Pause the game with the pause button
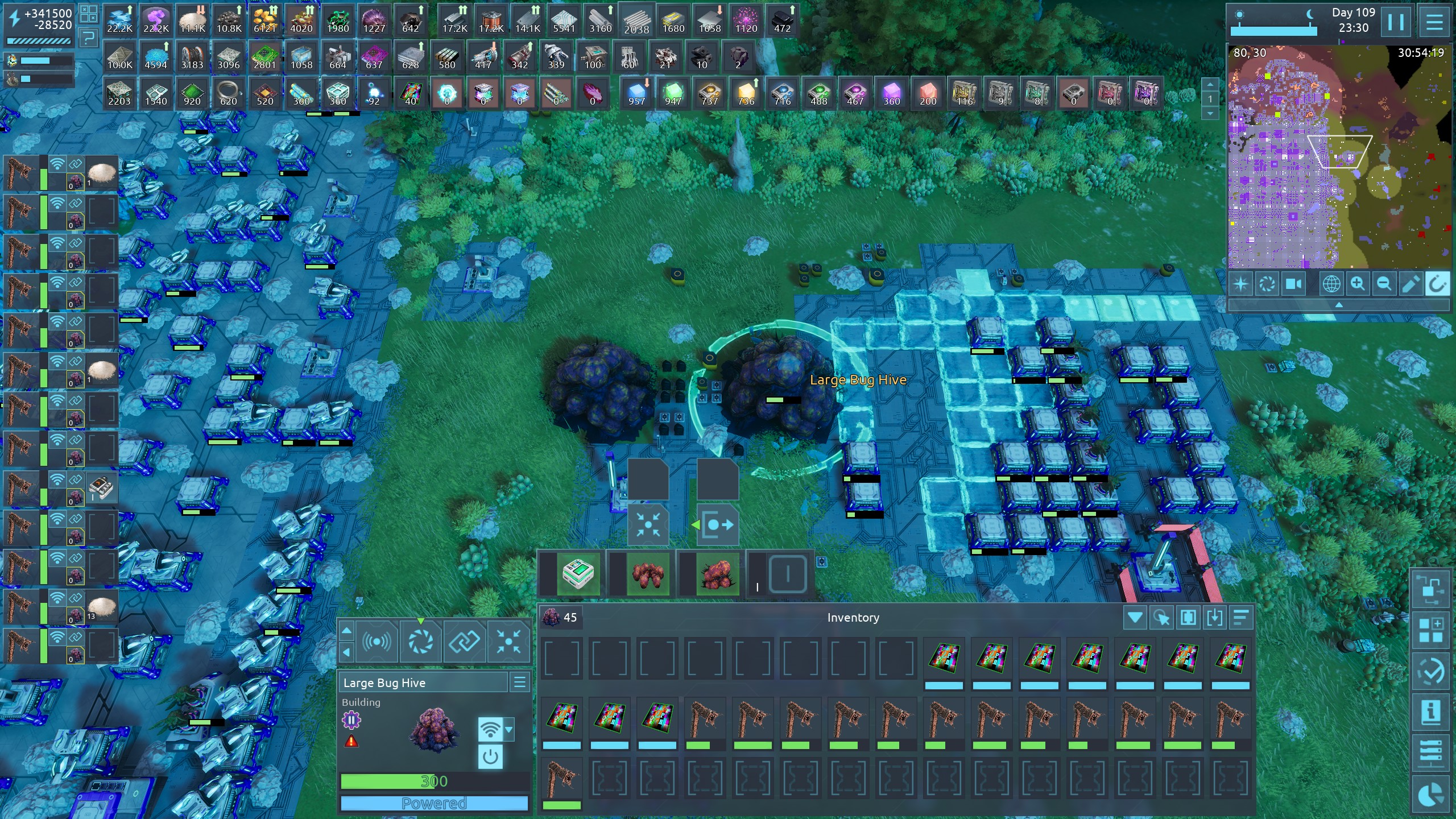Viewport: 1456px width, 819px height. [x=1395, y=22]
